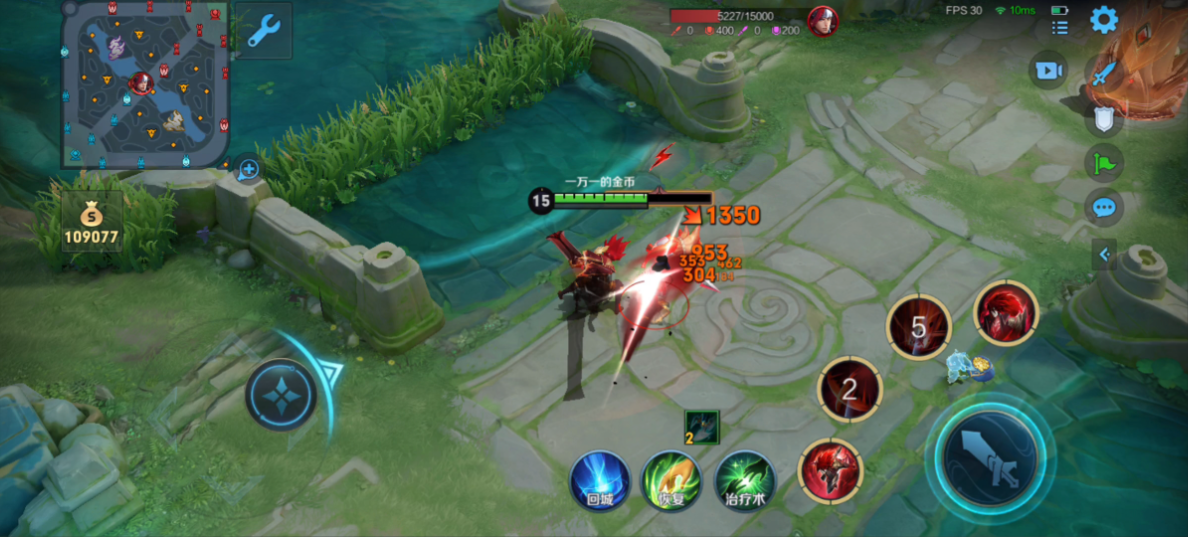Image resolution: width=1188 pixels, height=537 pixels.
Task: Open the wrench tool beside the minimap
Action: 264,30
